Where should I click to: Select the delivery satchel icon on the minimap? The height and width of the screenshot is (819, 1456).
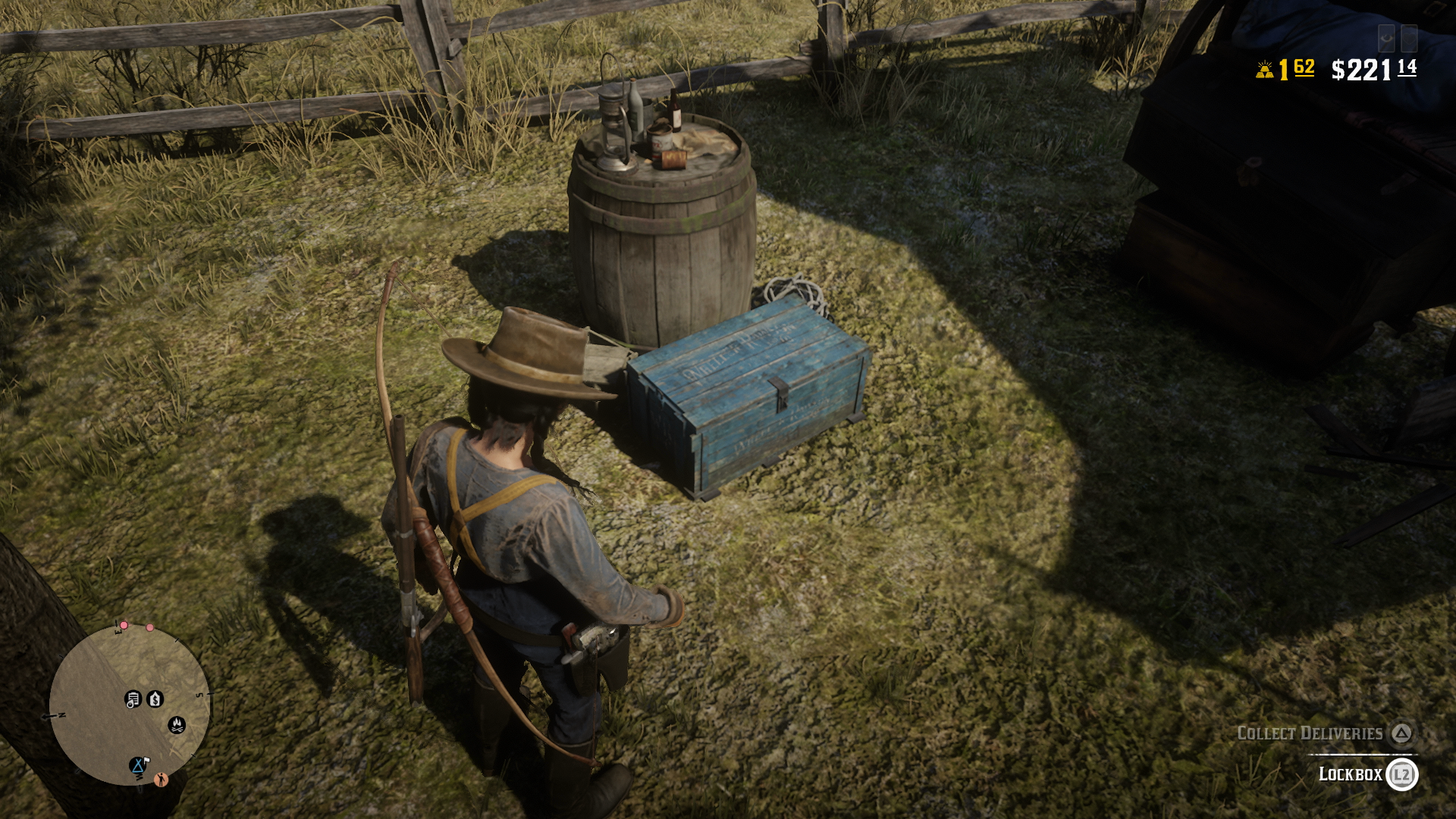click(x=133, y=698)
